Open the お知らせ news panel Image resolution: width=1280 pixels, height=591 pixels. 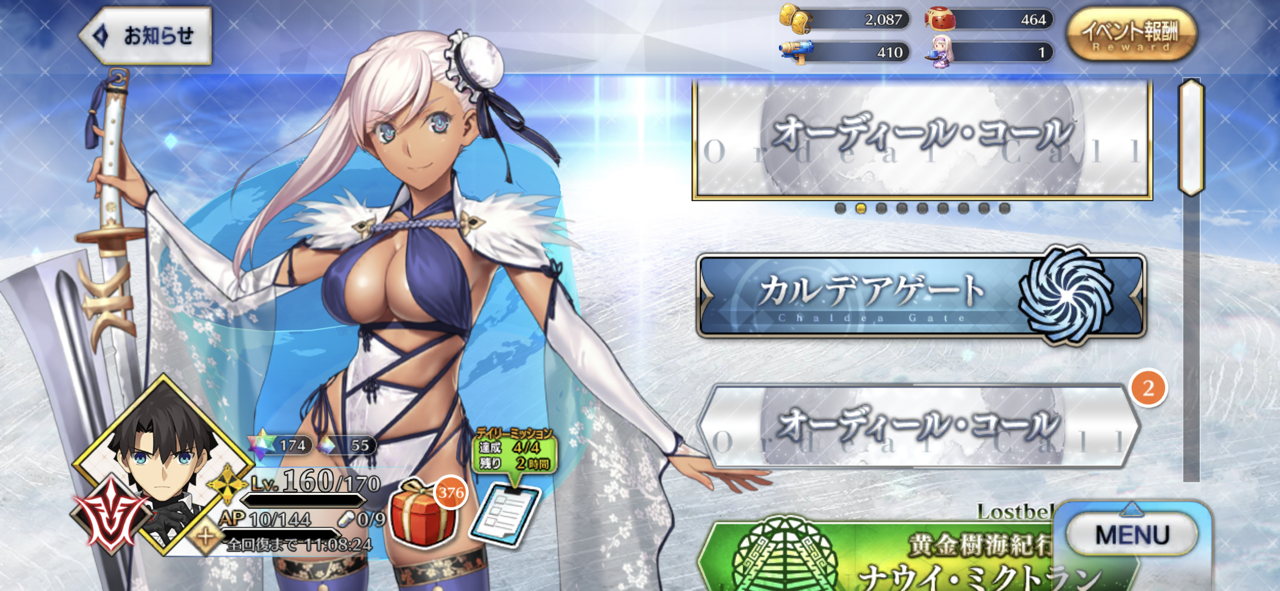(x=145, y=36)
